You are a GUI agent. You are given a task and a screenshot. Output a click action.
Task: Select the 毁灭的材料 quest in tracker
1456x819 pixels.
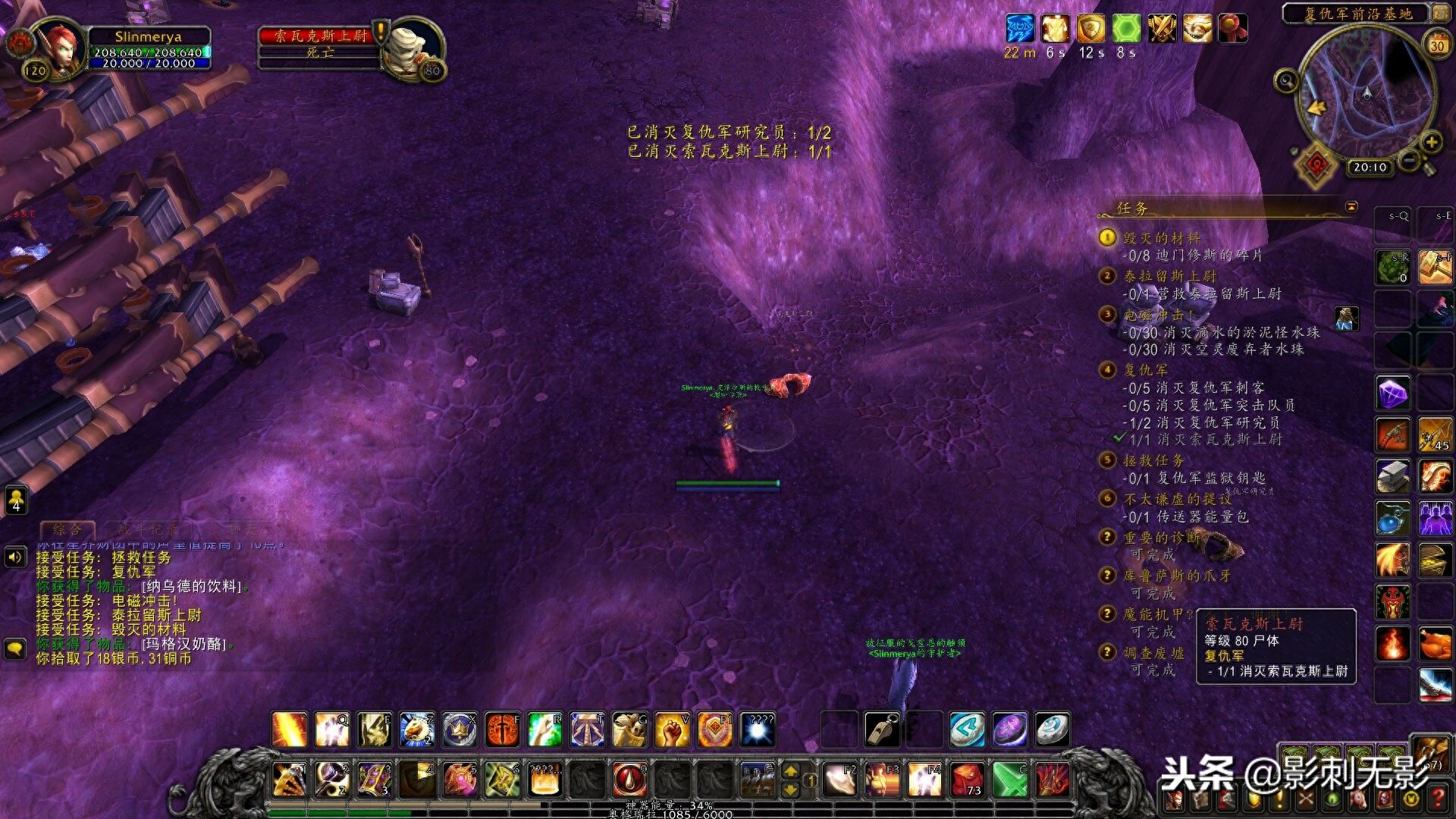(1161, 238)
